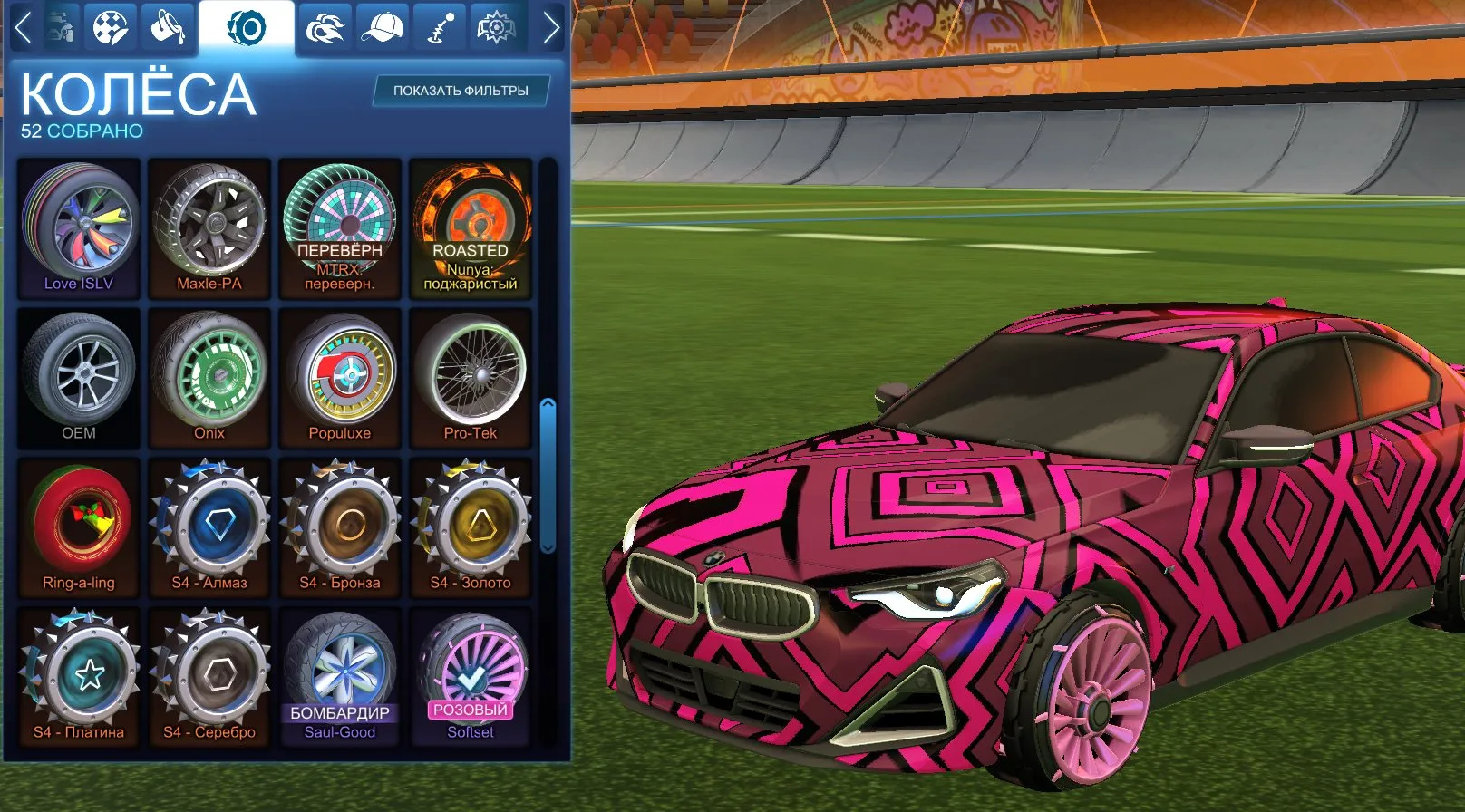Open the goal explosion icon

pyautogui.click(x=495, y=26)
